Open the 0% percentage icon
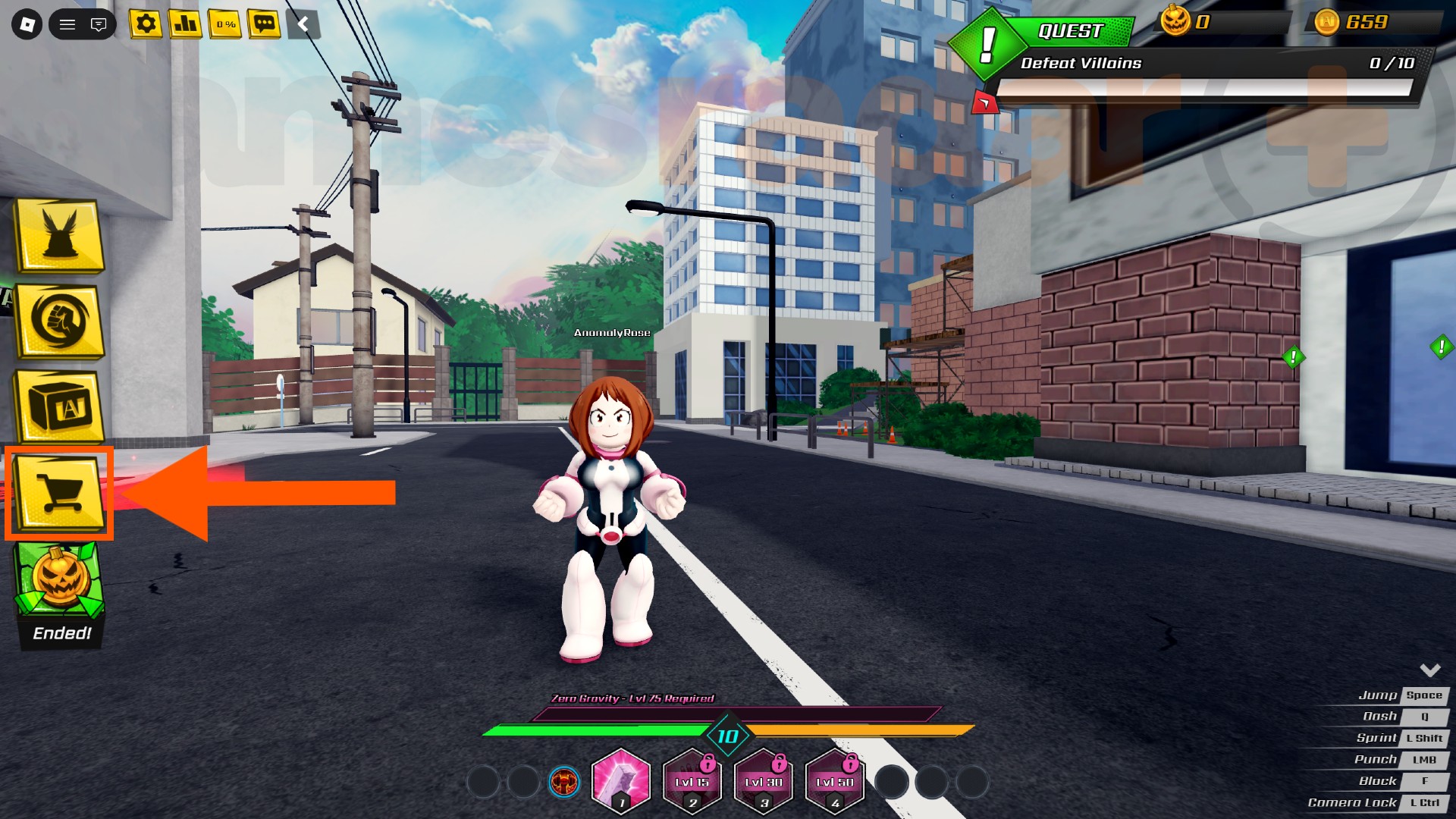Viewport: 1456px width, 819px height. tap(224, 24)
